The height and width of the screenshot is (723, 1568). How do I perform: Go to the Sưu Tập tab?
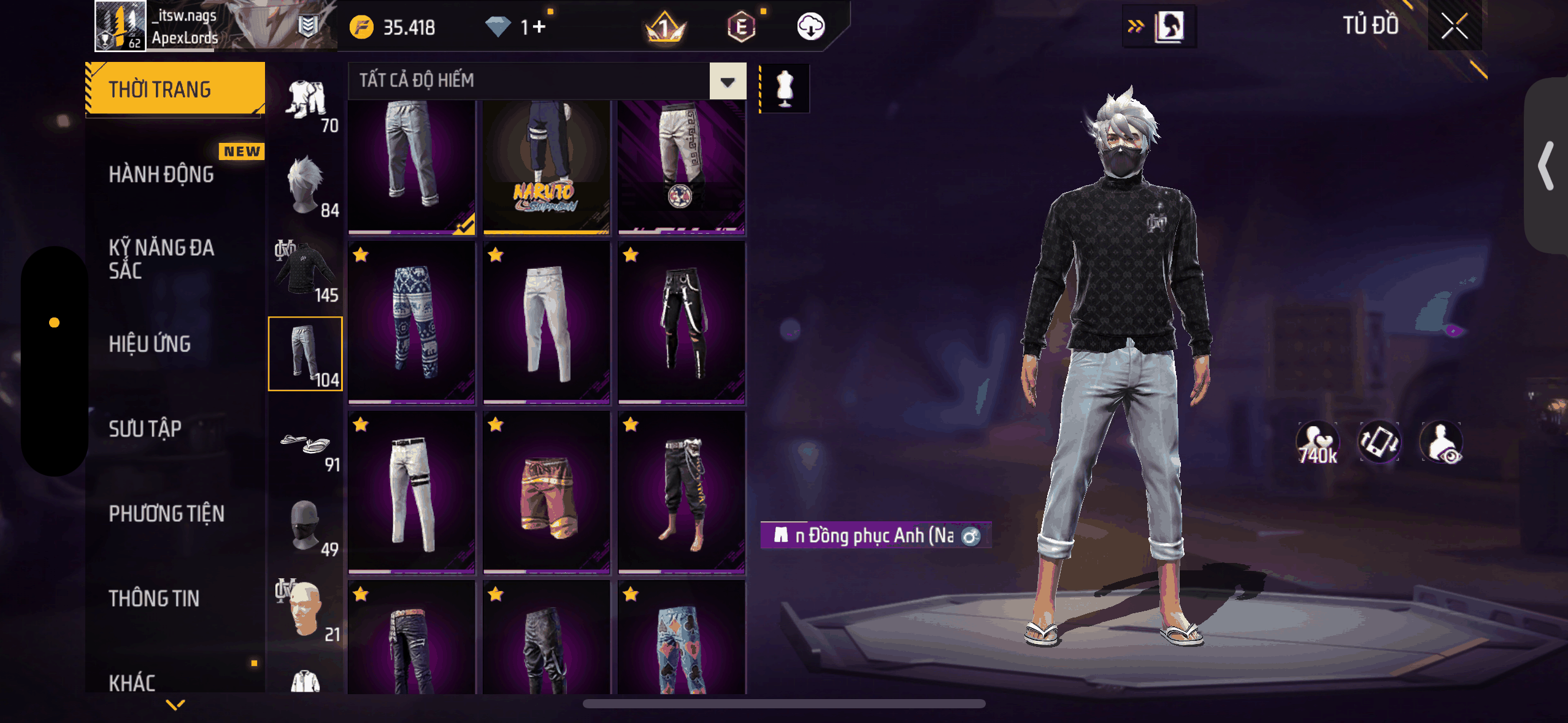145,429
